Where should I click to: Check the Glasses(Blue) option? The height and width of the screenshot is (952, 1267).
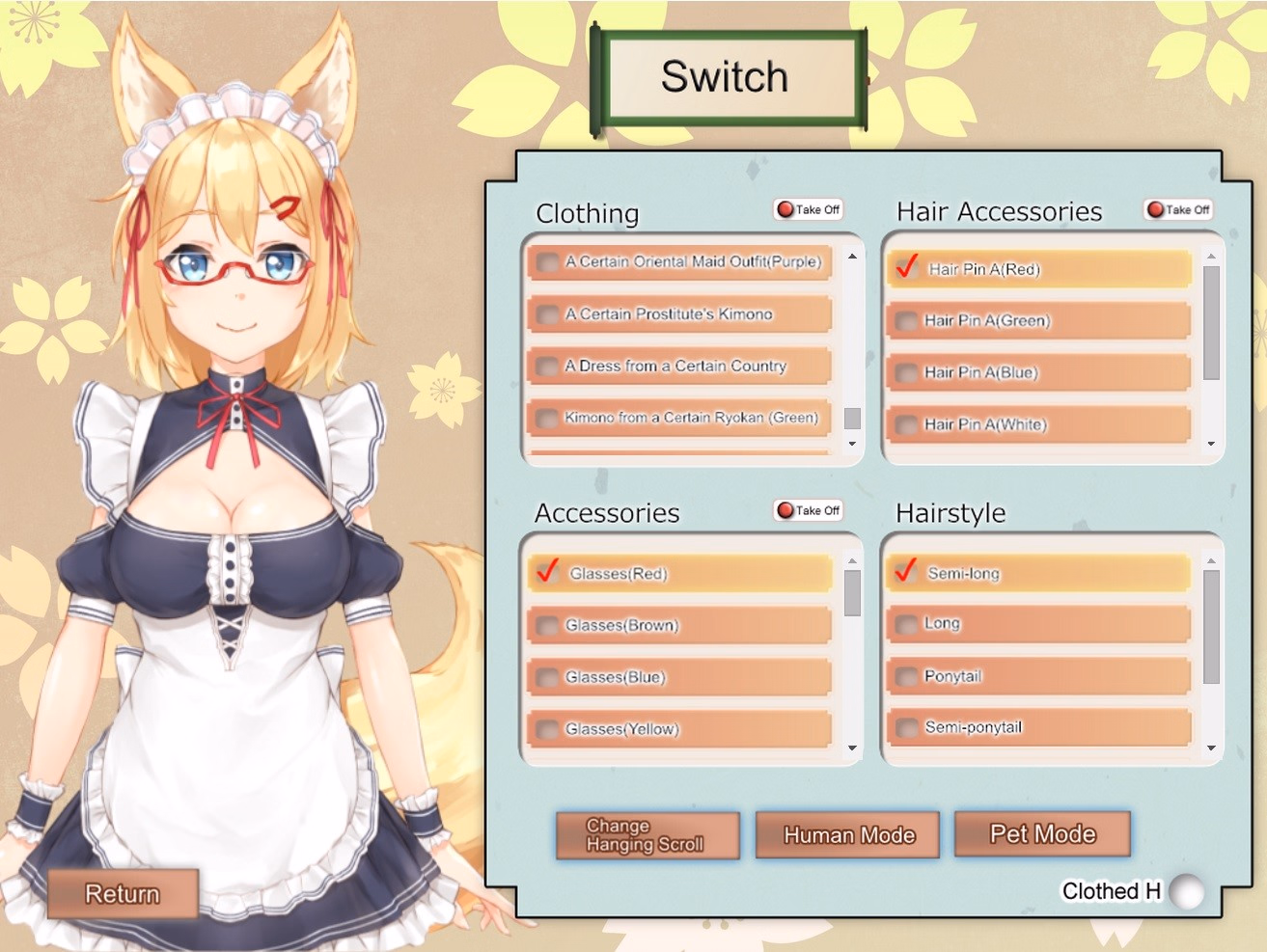[x=546, y=677]
